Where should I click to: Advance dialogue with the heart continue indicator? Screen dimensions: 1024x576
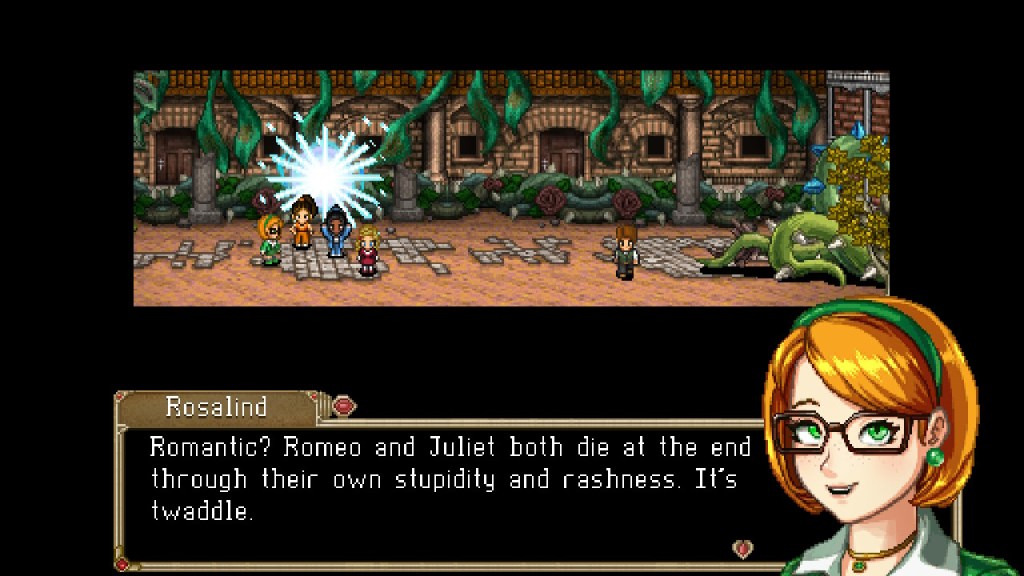(742, 548)
